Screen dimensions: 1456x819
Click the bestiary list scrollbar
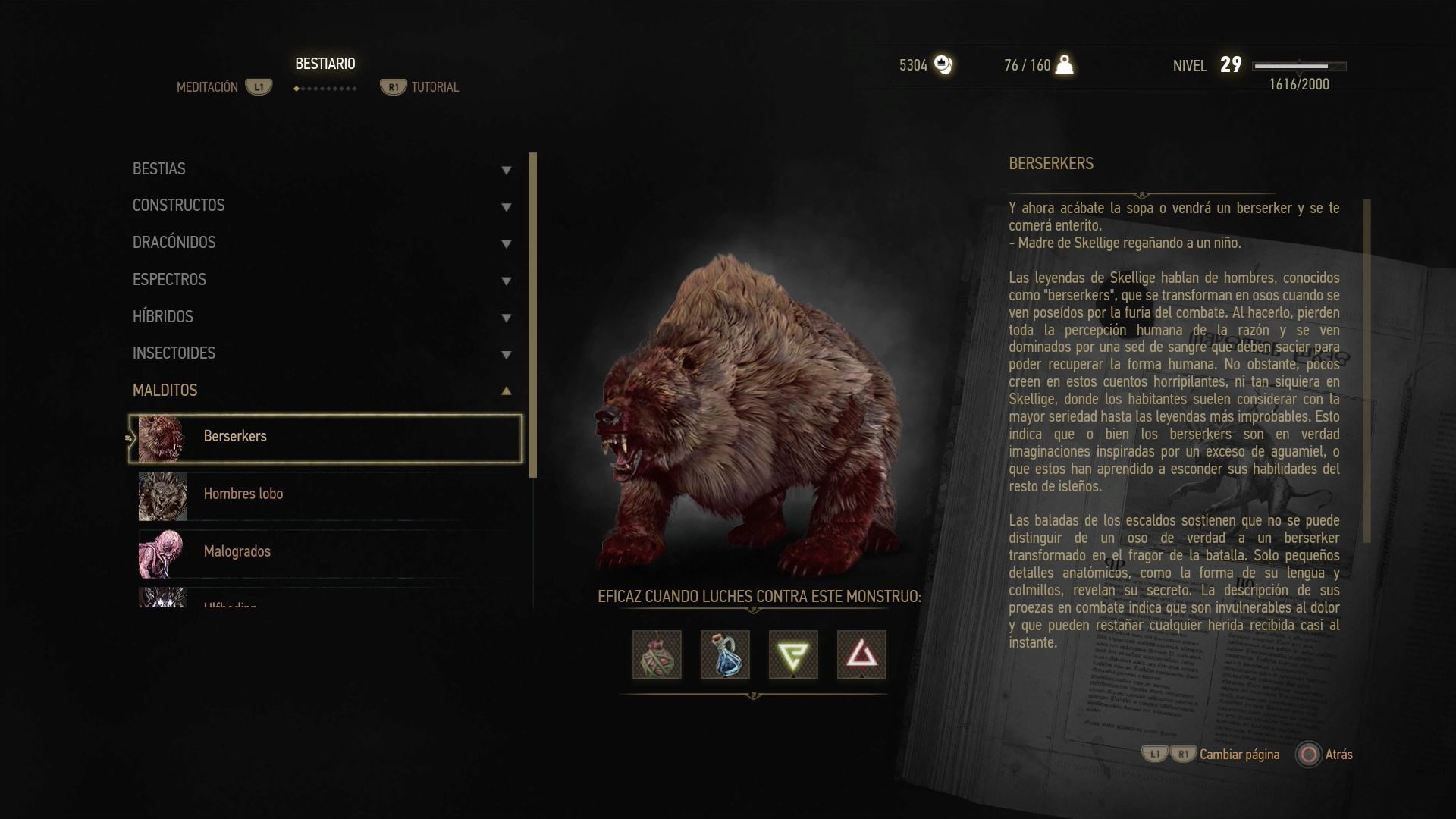click(x=533, y=315)
